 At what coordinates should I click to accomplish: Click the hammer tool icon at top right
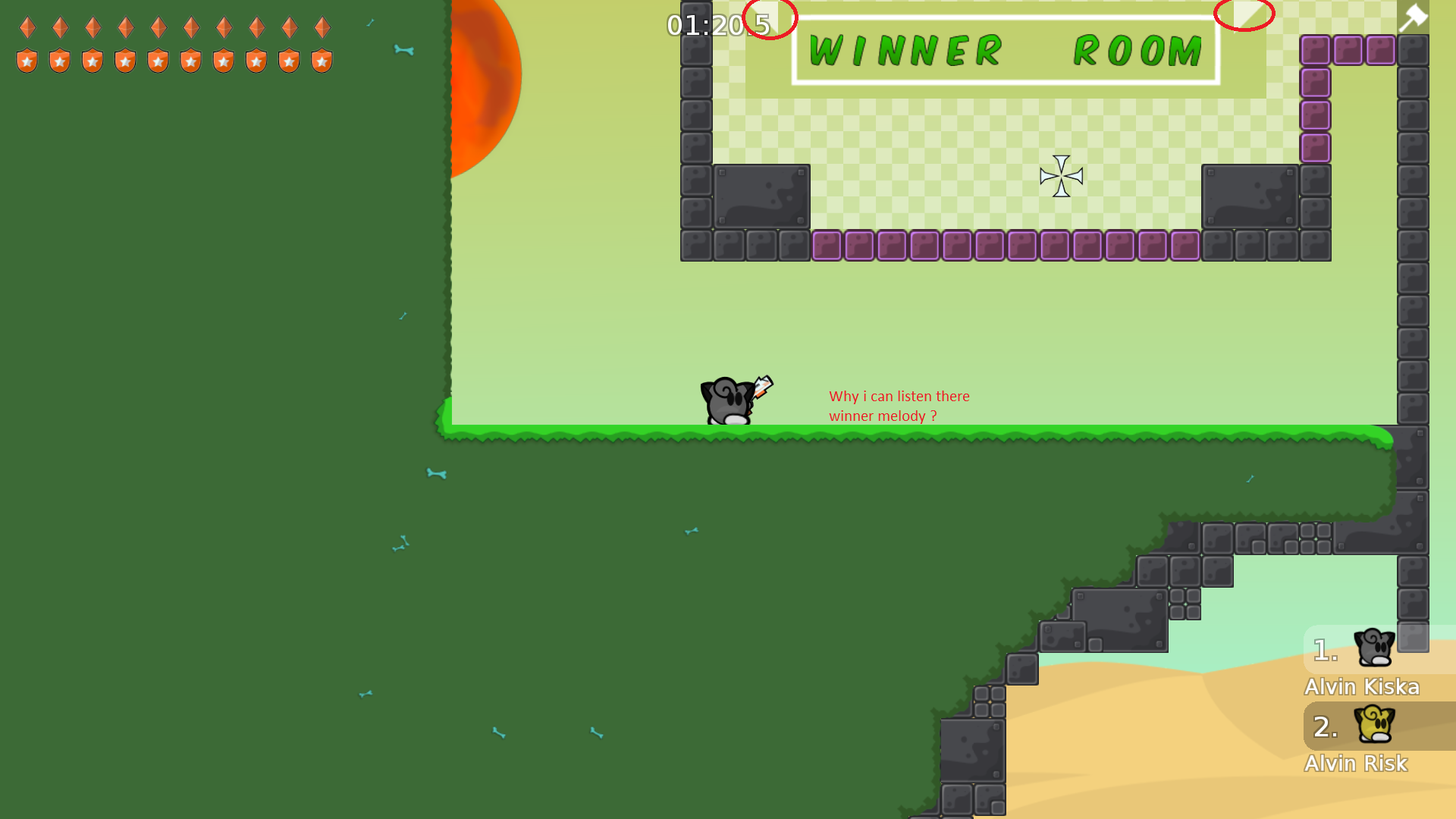tap(1414, 17)
